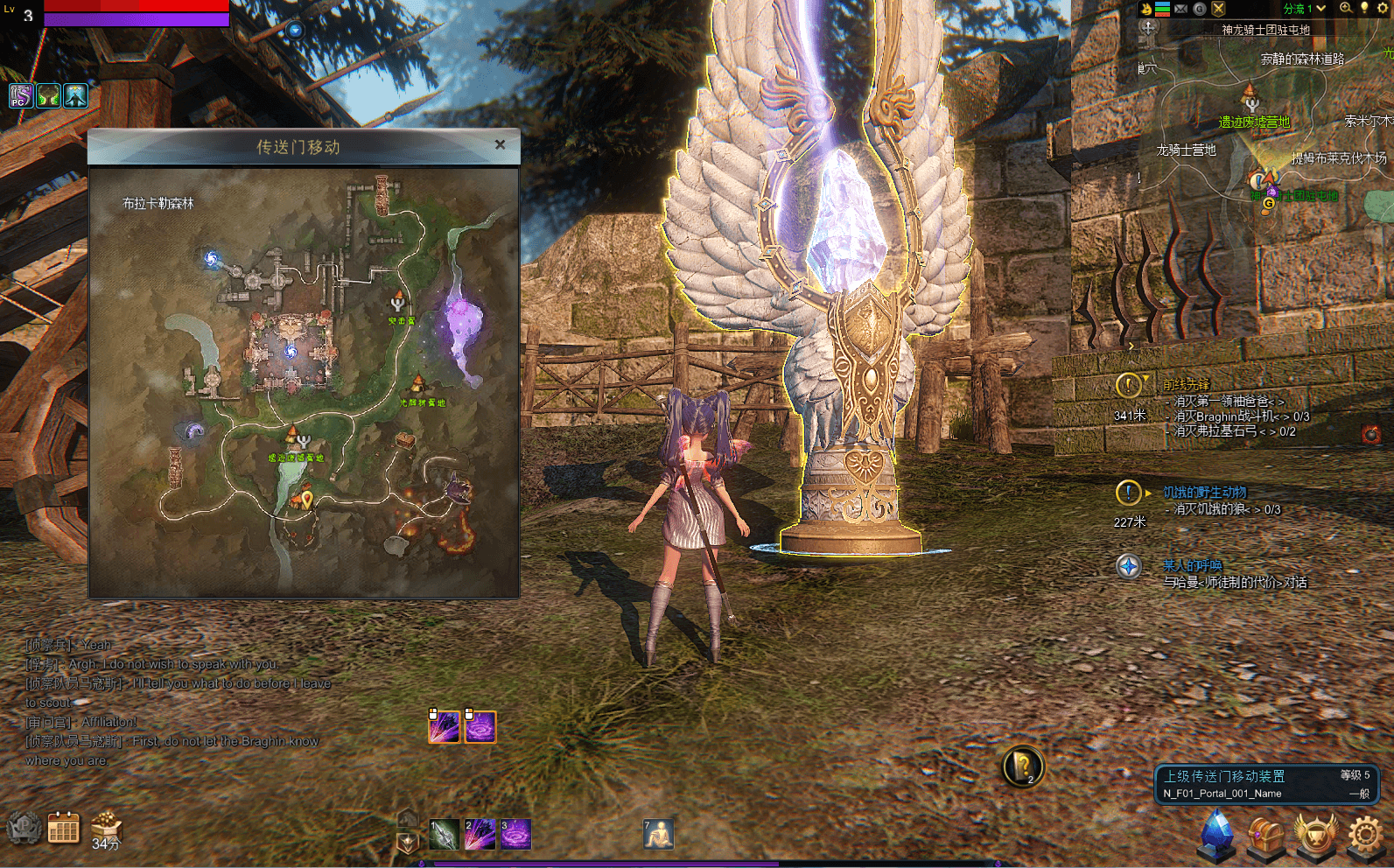Image resolution: width=1394 pixels, height=868 pixels.
Task: Activate the spear skill in hotbar slot 1
Action: 444,835
